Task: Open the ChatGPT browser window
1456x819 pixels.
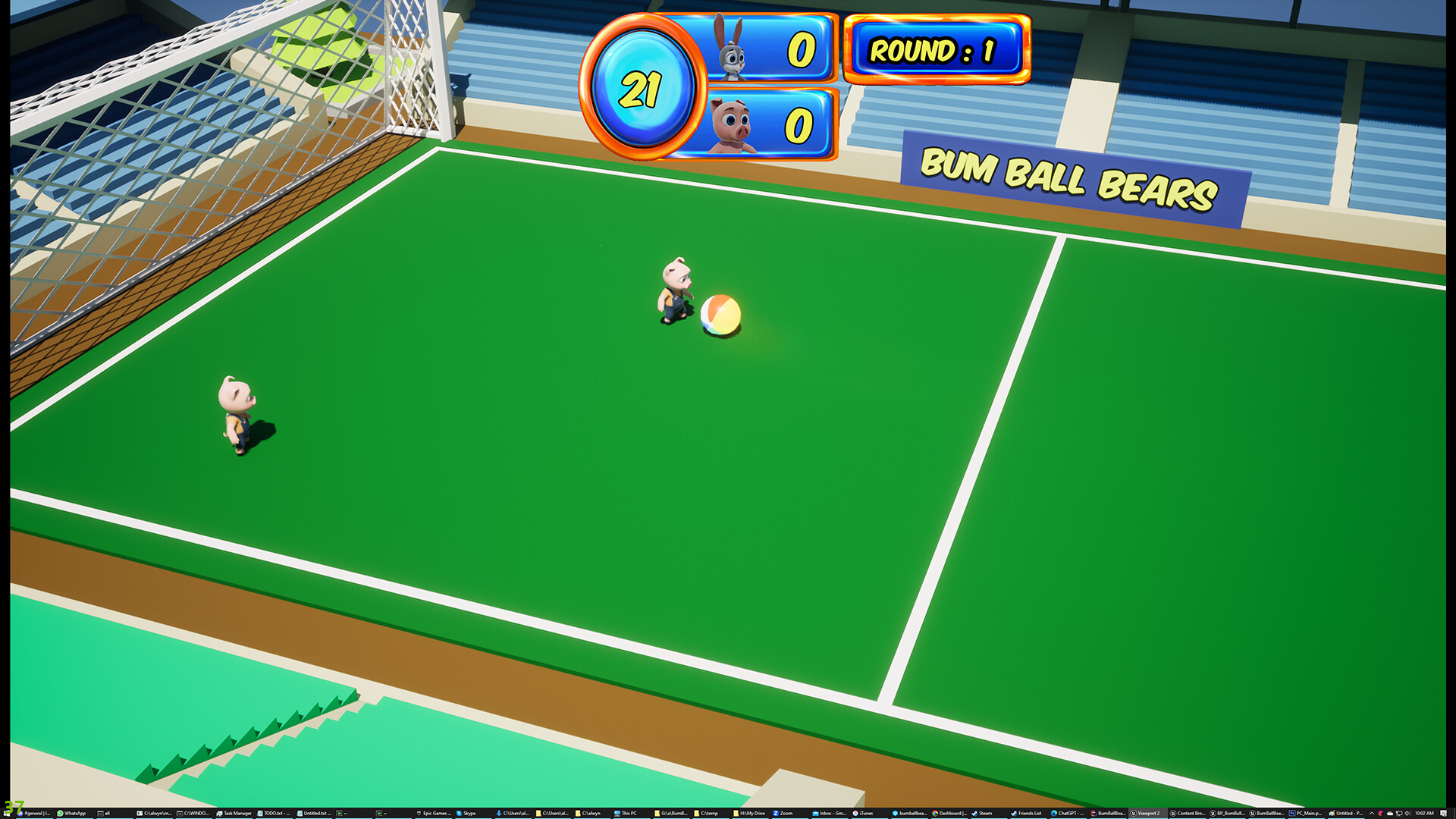Action: click(x=1069, y=812)
